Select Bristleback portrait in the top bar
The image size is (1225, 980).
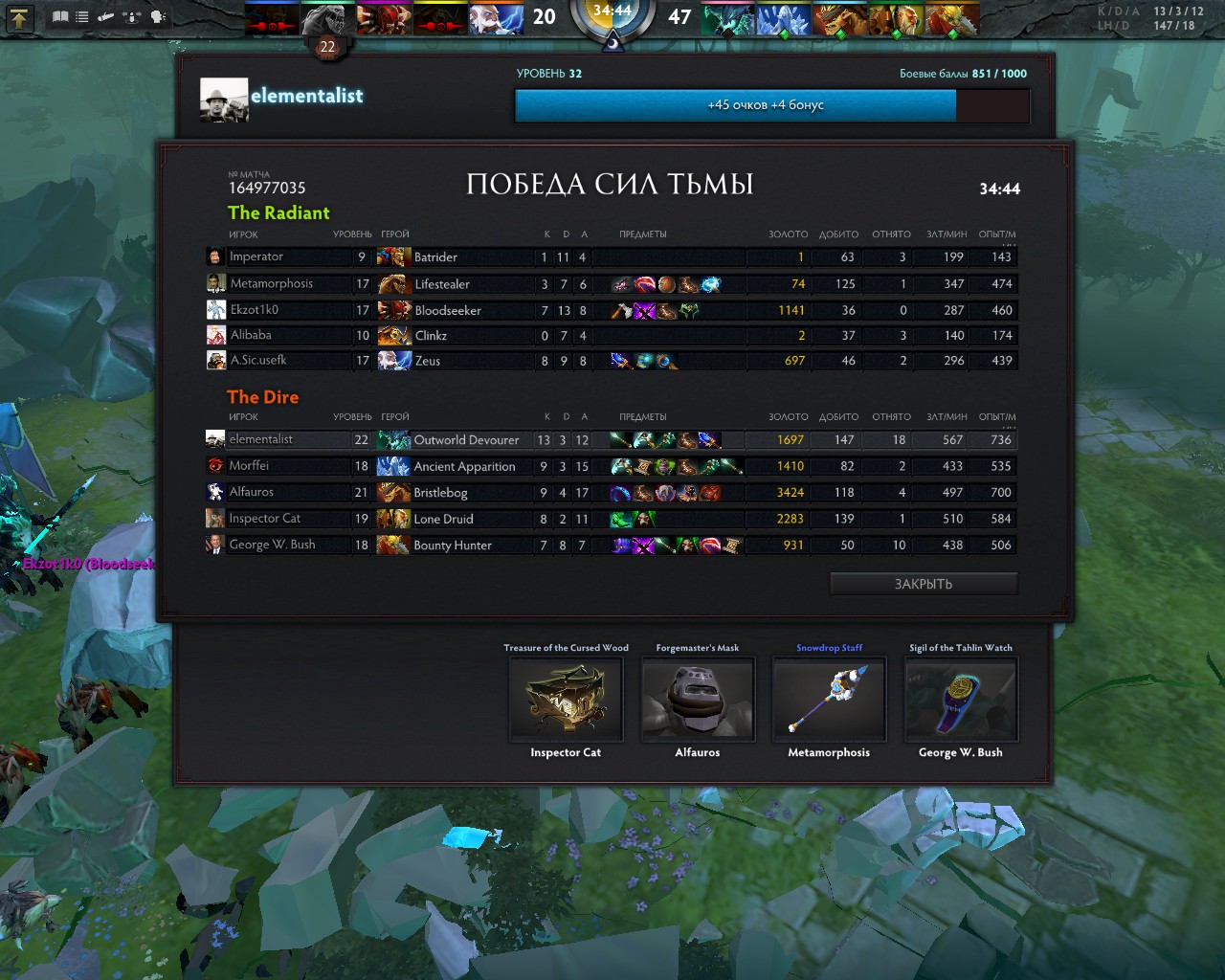(x=839, y=18)
